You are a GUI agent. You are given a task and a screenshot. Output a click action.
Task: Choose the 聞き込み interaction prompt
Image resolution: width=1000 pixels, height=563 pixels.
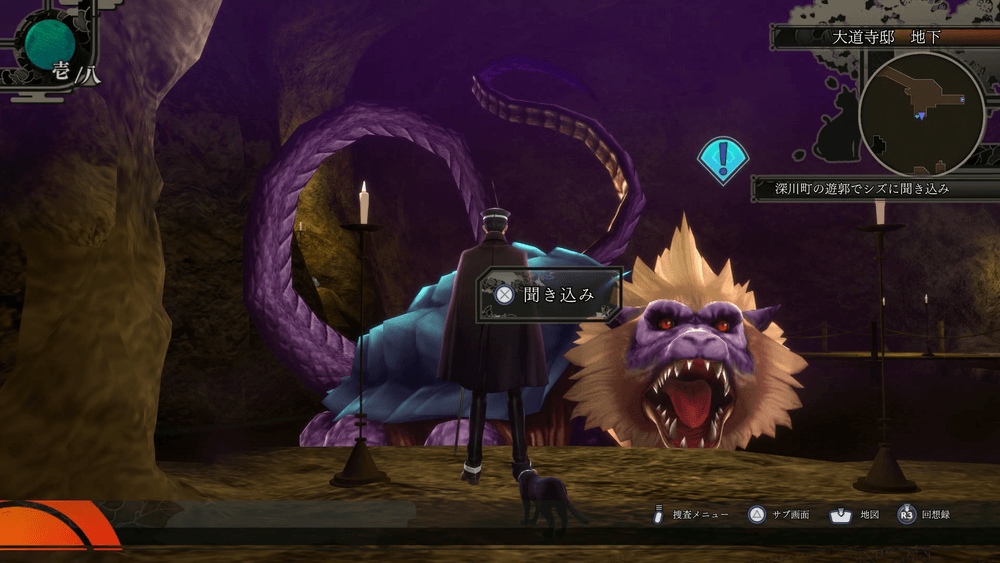tap(549, 294)
